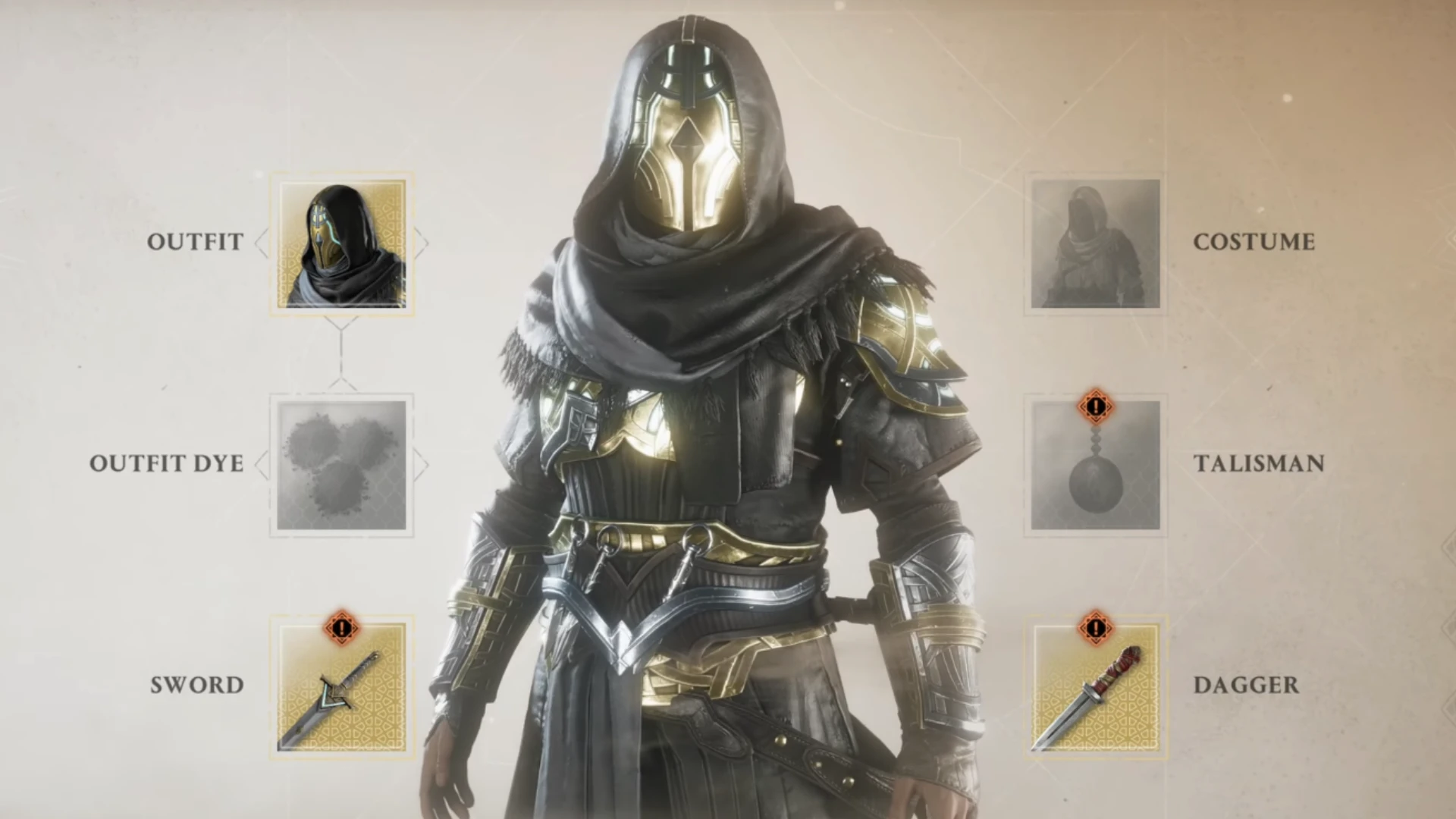This screenshot has height=819, width=1456.
Task: Switch Outfit Dye with right arrow
Action: pyautogui.click(x=422, y=465)
